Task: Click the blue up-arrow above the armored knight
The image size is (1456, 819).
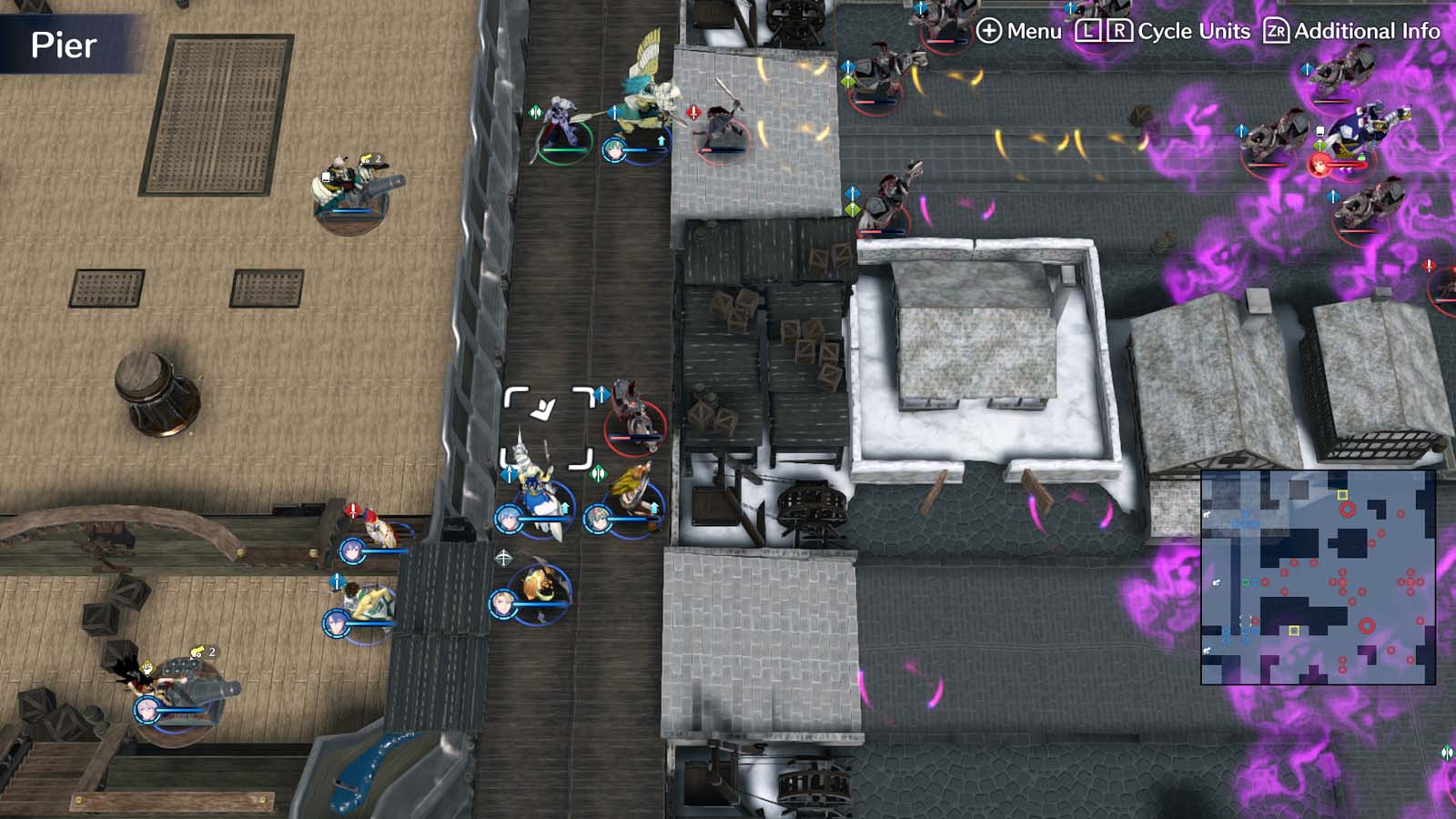Action: tap(509, 475)
